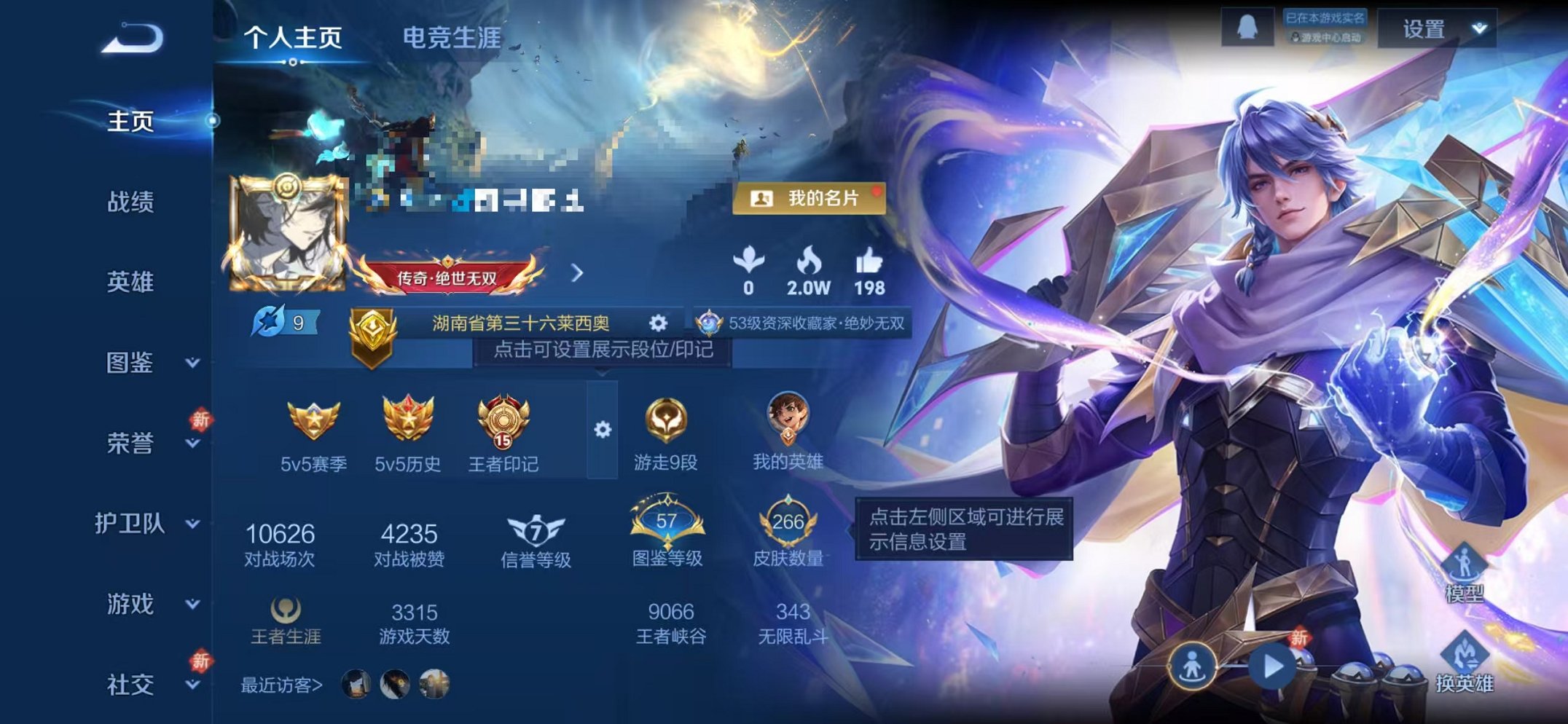
Task: Open 我的名片 player card
Action: tap(812, 200)
